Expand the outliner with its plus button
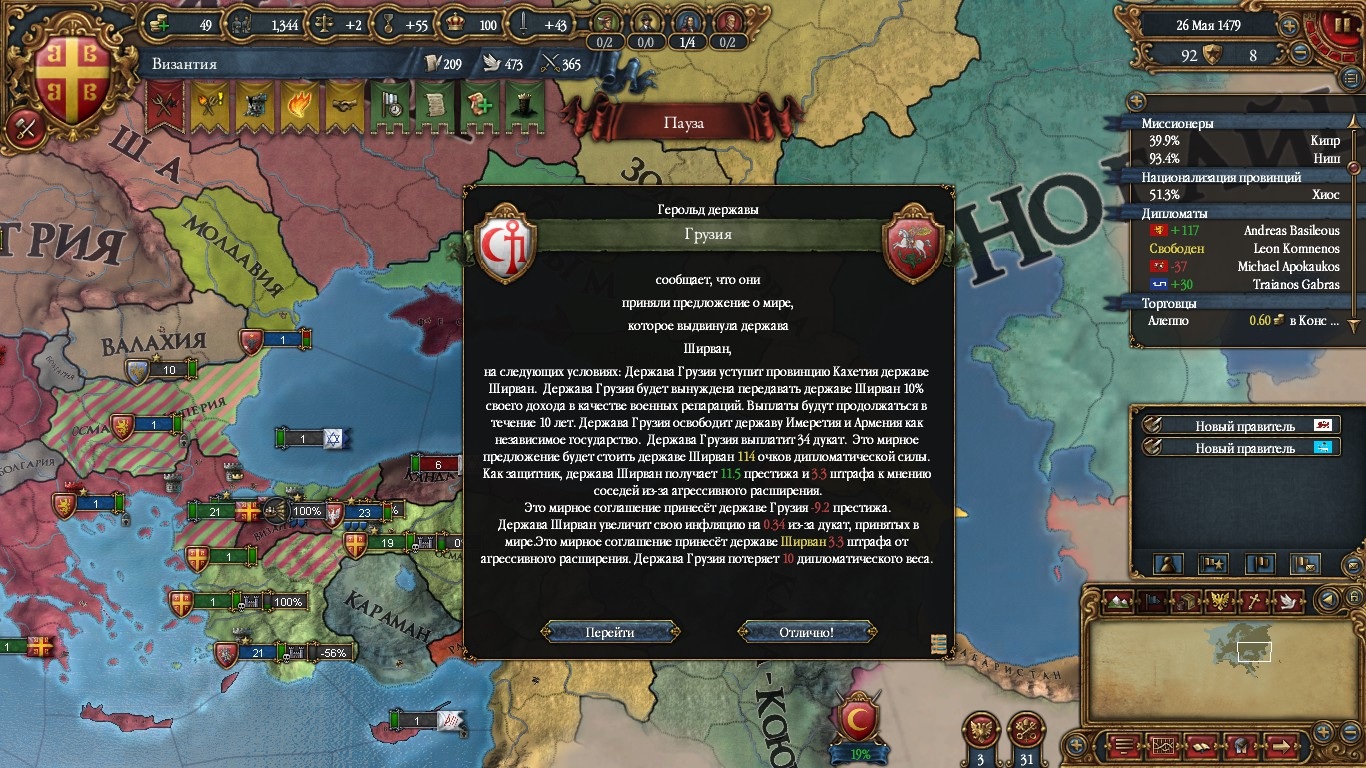 pyautogui.click(x=1135, y=102)
